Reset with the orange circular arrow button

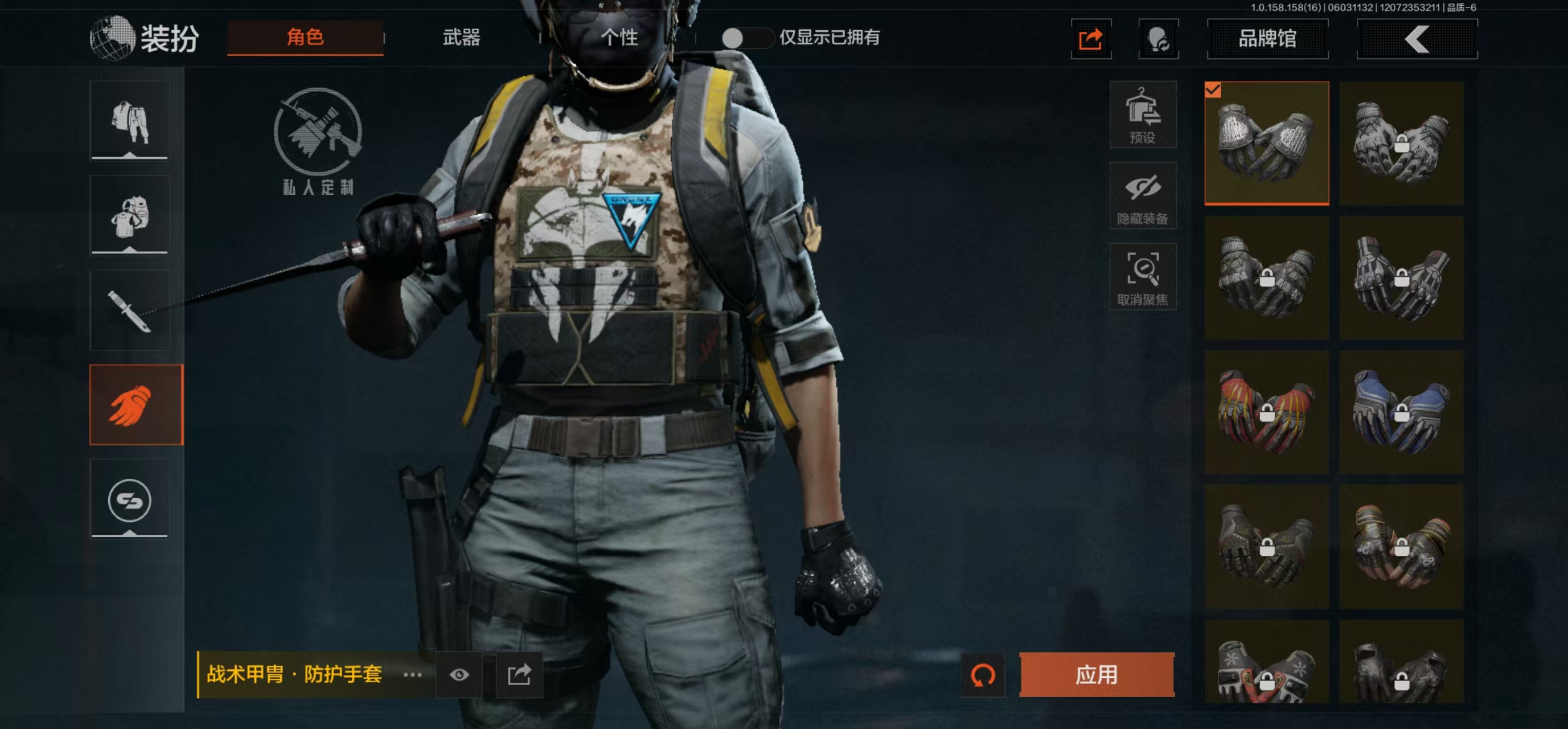[x=983, y=675]
